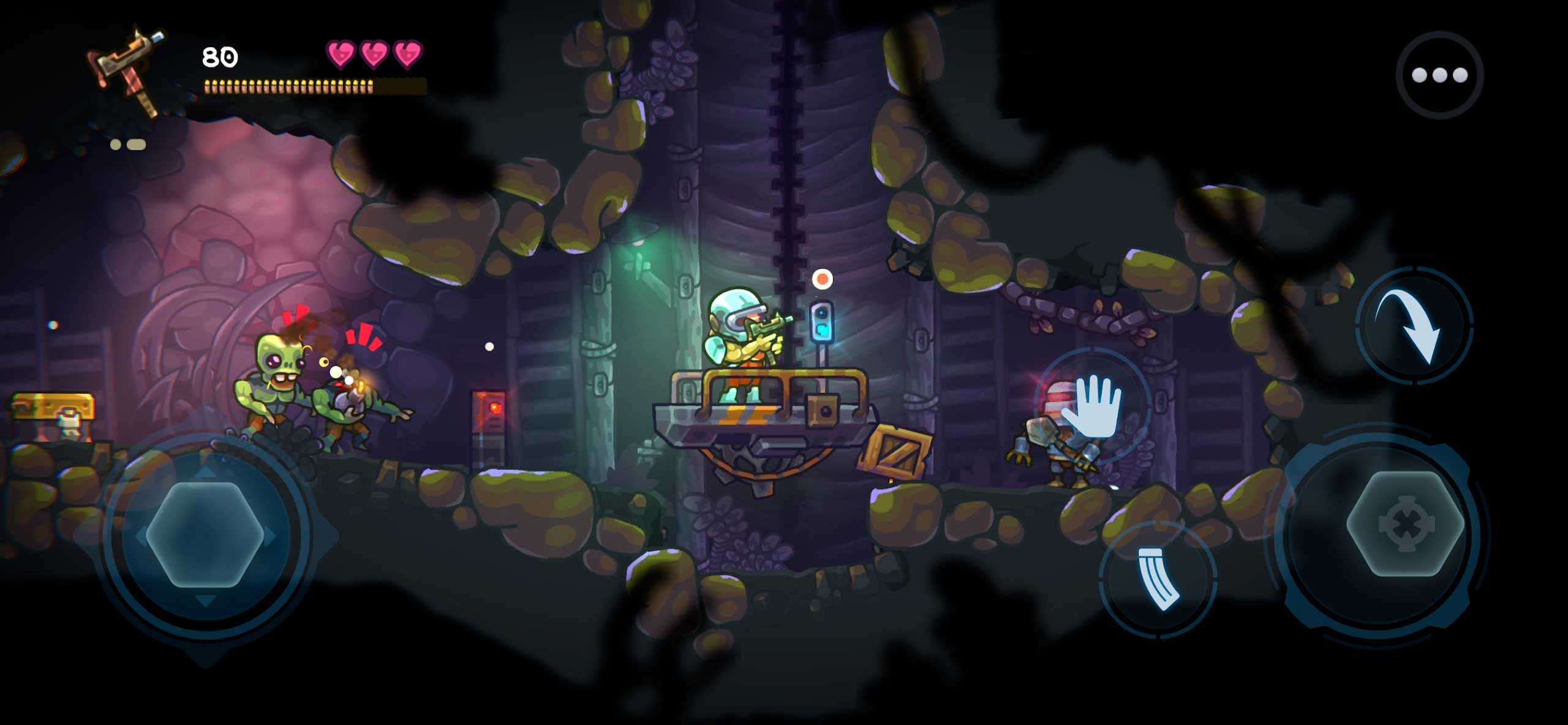1568x725 pixels.
Task: Fire with the crosshair aim joystick
Action: point(1405,524)
